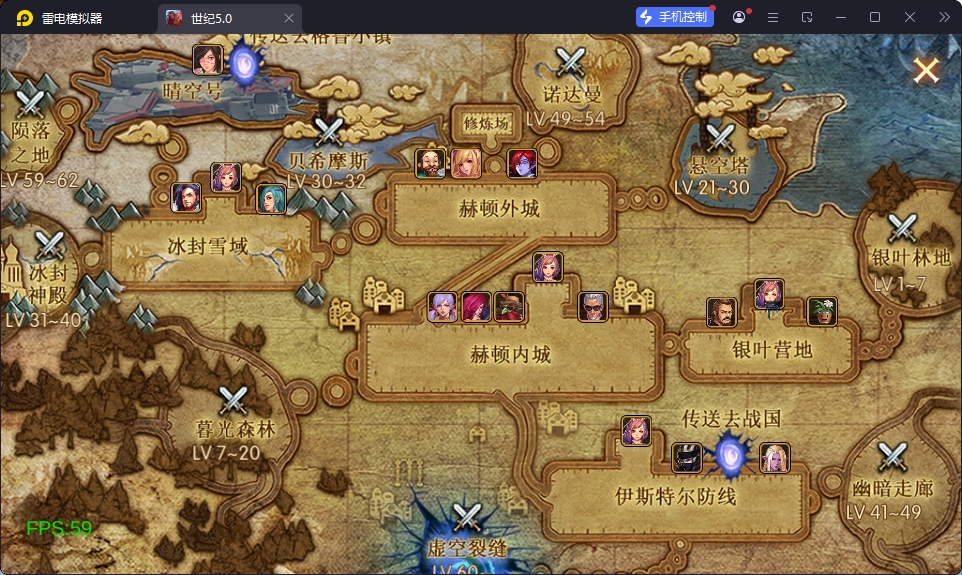Select the 伊斯特尔防线 location

(x=675, y=495)
